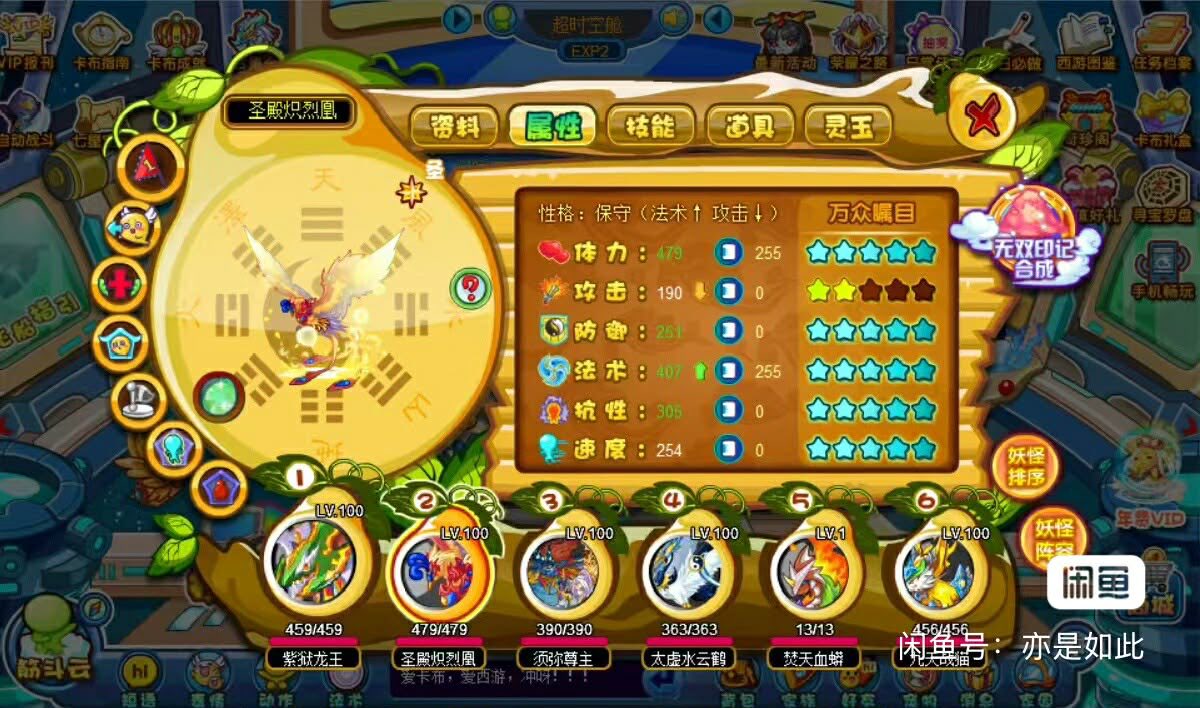Show the 道具 tab

tap(750, 125)
